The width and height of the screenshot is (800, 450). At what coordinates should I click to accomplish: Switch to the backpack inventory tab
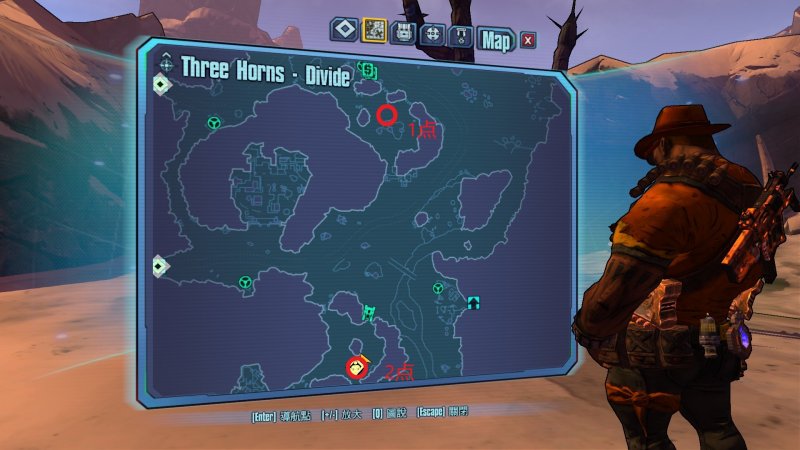pyautogui.click(x=405, y=31)
